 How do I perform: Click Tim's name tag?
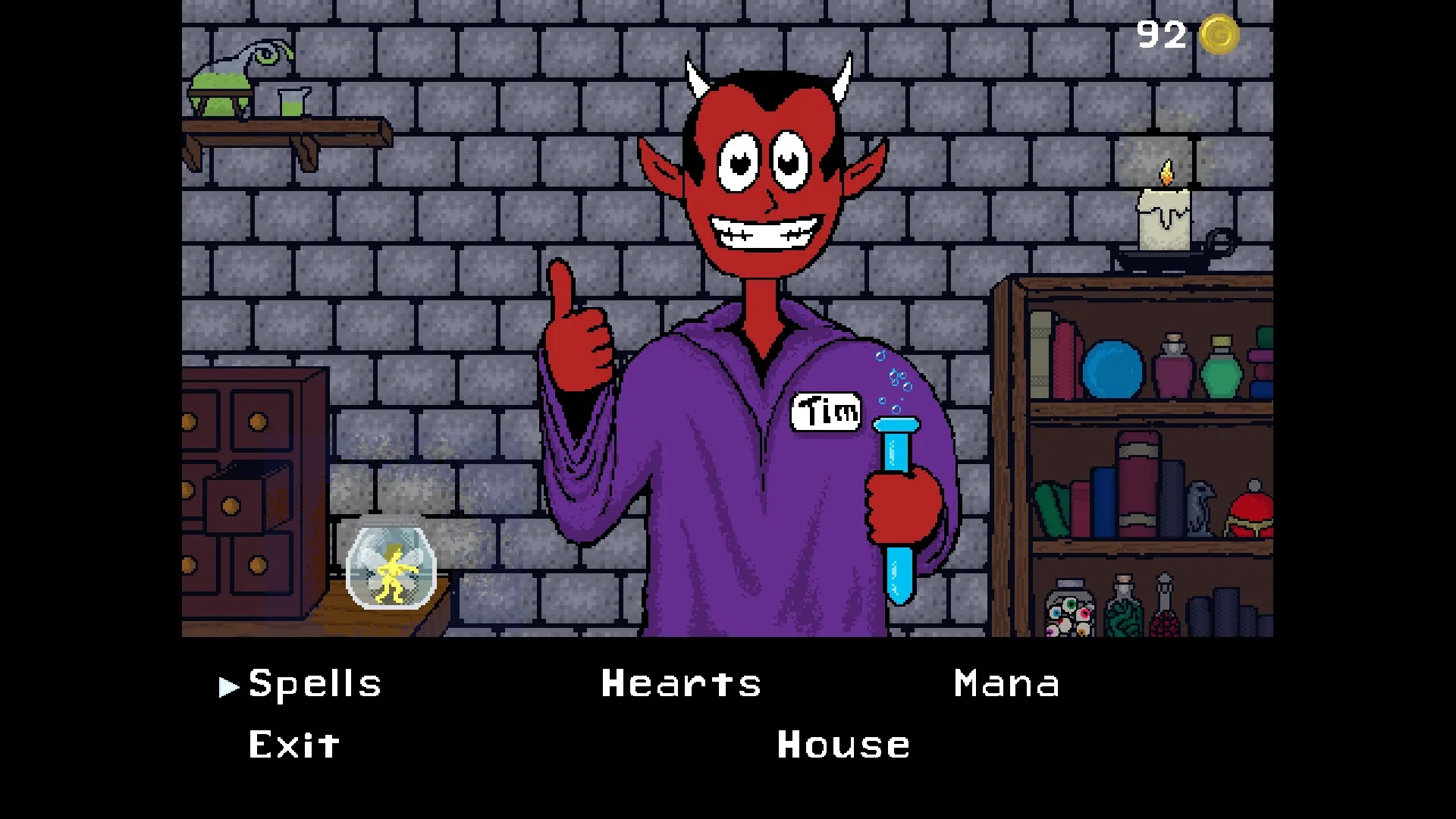(824, 412)
